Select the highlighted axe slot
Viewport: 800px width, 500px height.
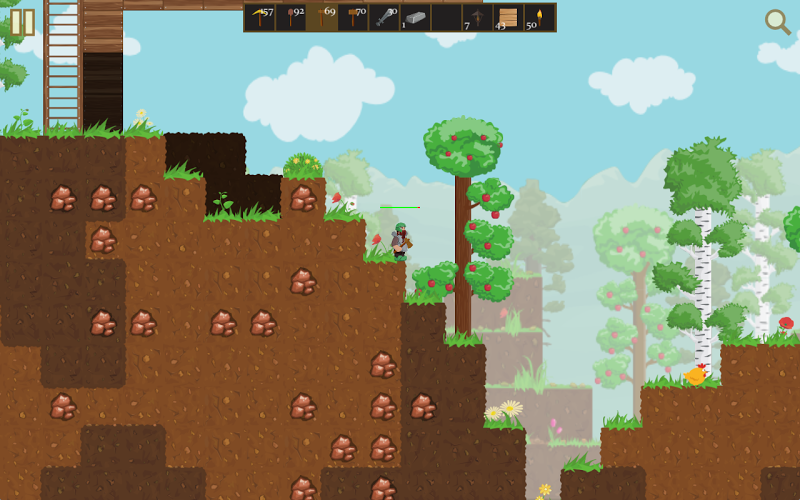tap(323, 17)
